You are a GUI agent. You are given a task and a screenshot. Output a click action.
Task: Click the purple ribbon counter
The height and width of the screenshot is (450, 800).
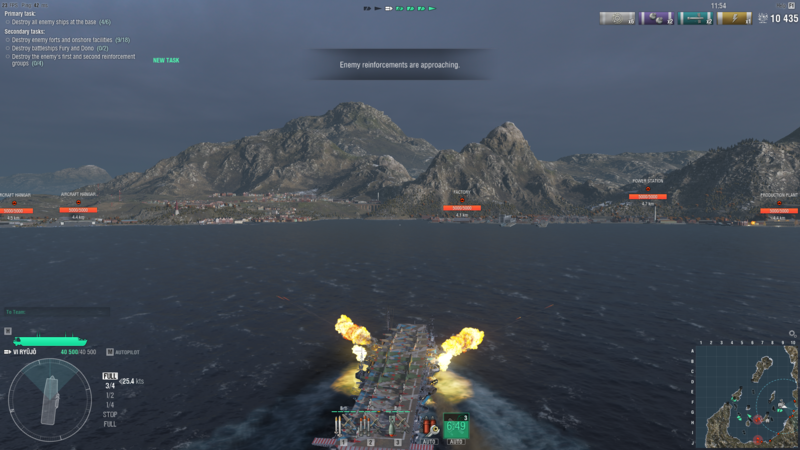pyautogui.click(x=657, y=18)
